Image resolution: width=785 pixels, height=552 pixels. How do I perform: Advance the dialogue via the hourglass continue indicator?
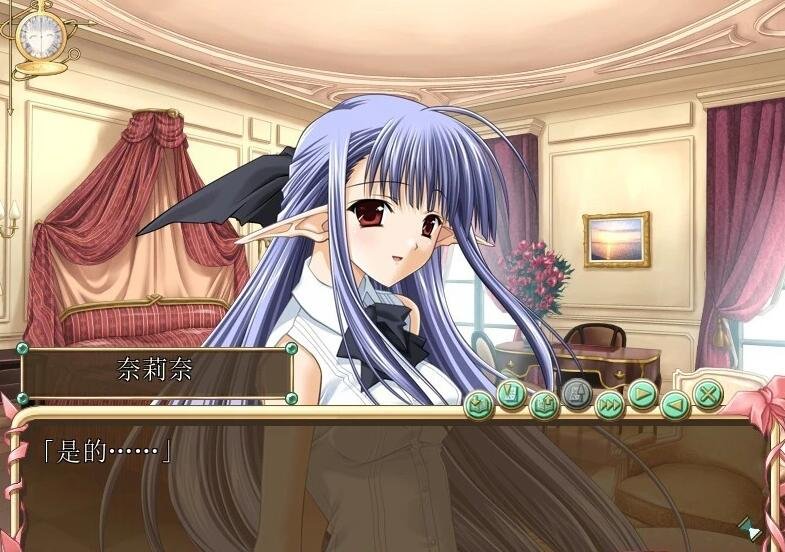(748, 528)
